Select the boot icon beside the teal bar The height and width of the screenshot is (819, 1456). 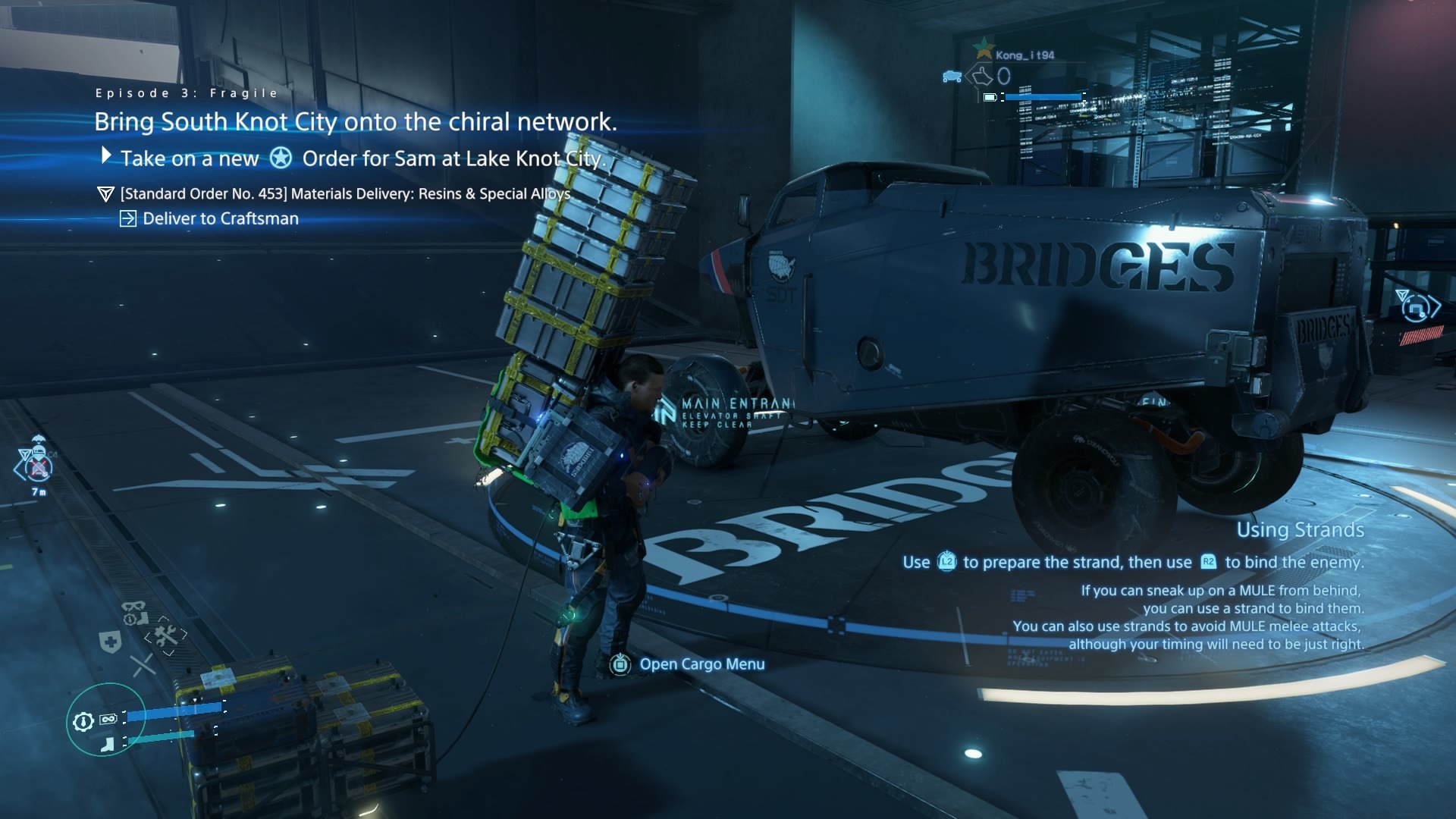click(x=108, y=745)
